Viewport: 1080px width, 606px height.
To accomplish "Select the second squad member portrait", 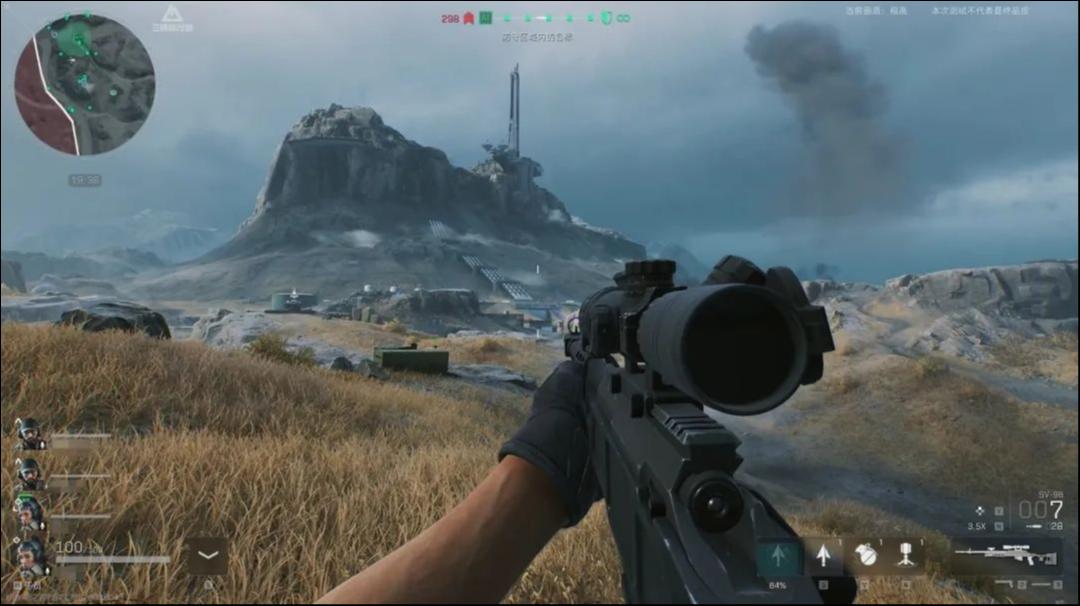I will click(x=30, y=473).
